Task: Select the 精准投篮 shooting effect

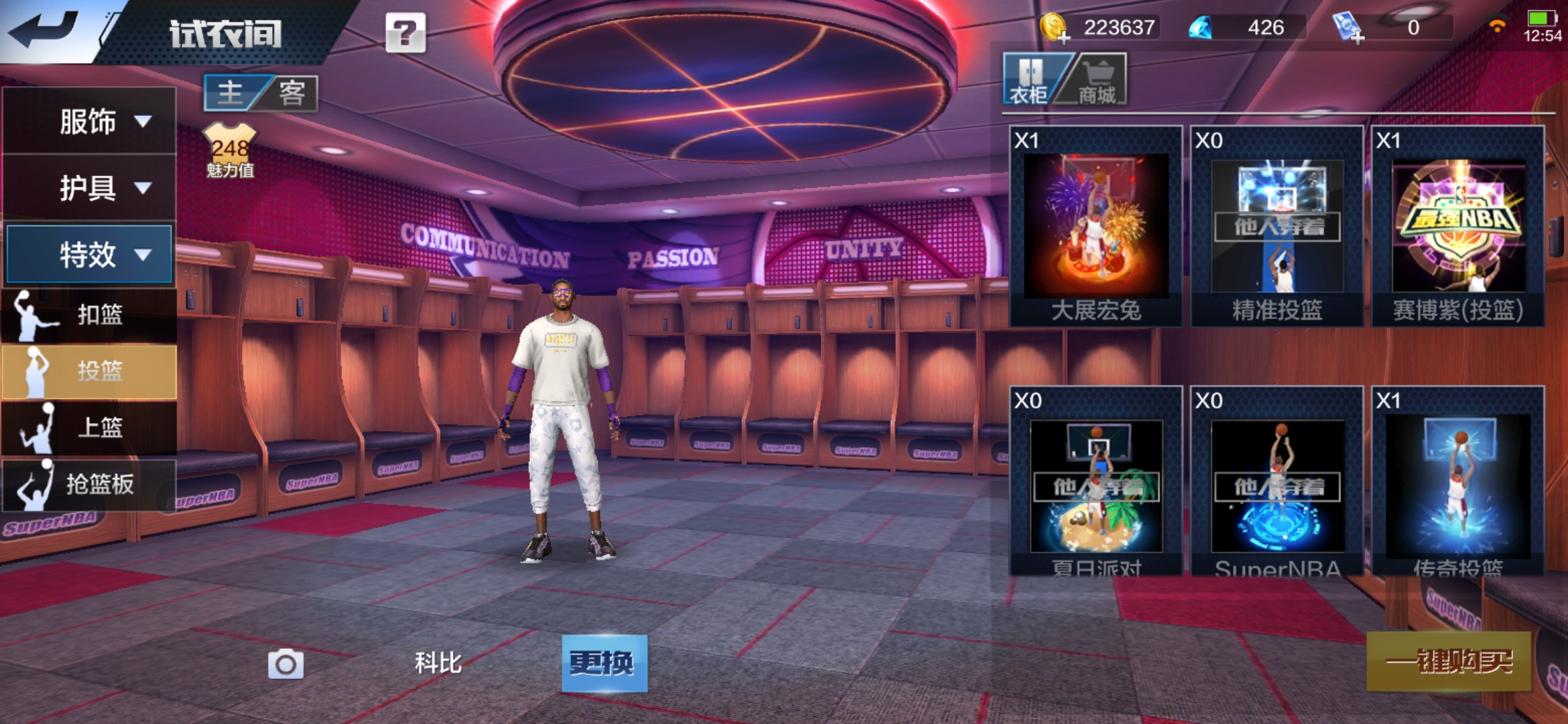Action: point(1277,227)
